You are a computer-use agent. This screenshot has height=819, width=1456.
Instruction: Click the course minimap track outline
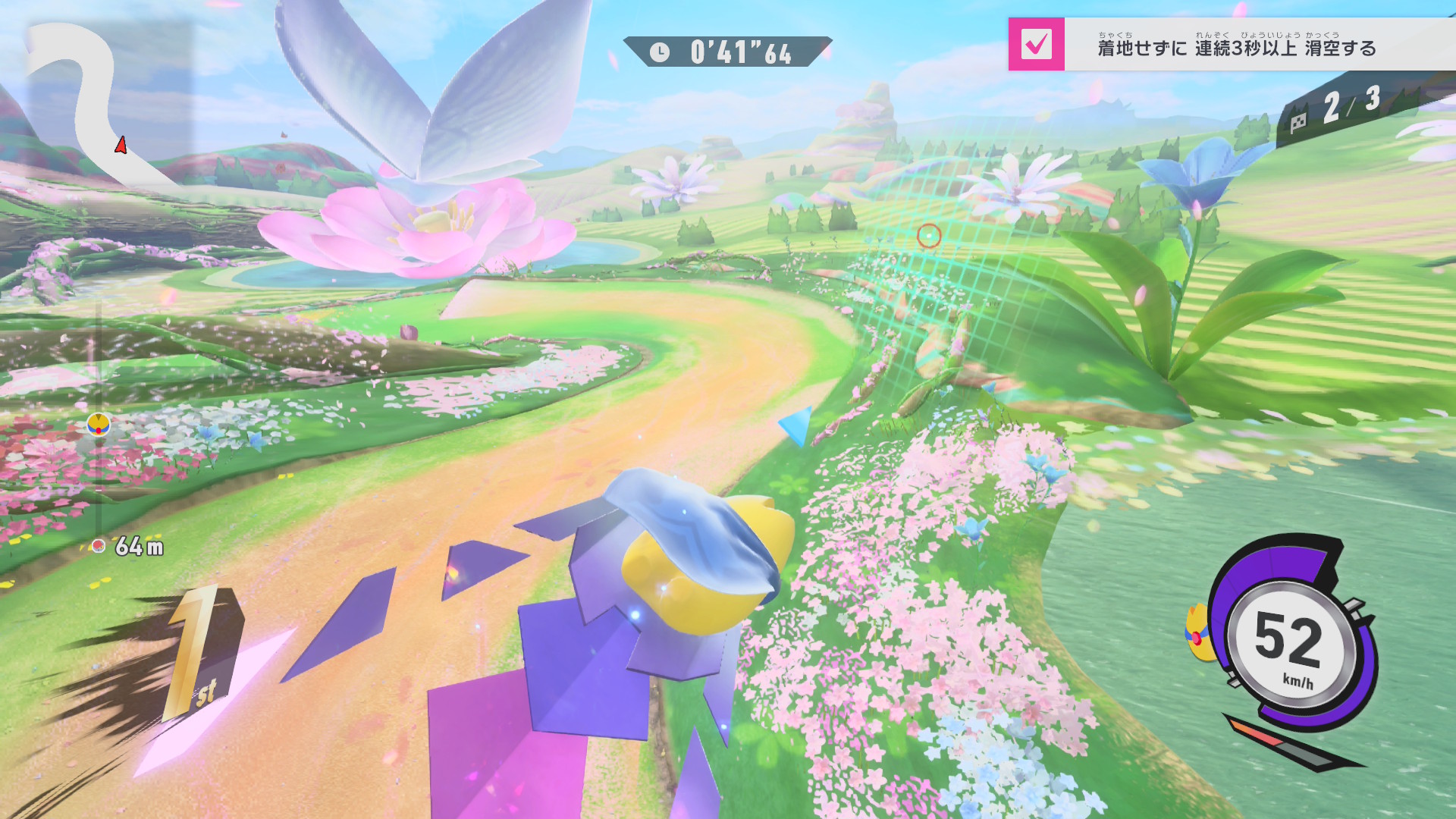83,91
